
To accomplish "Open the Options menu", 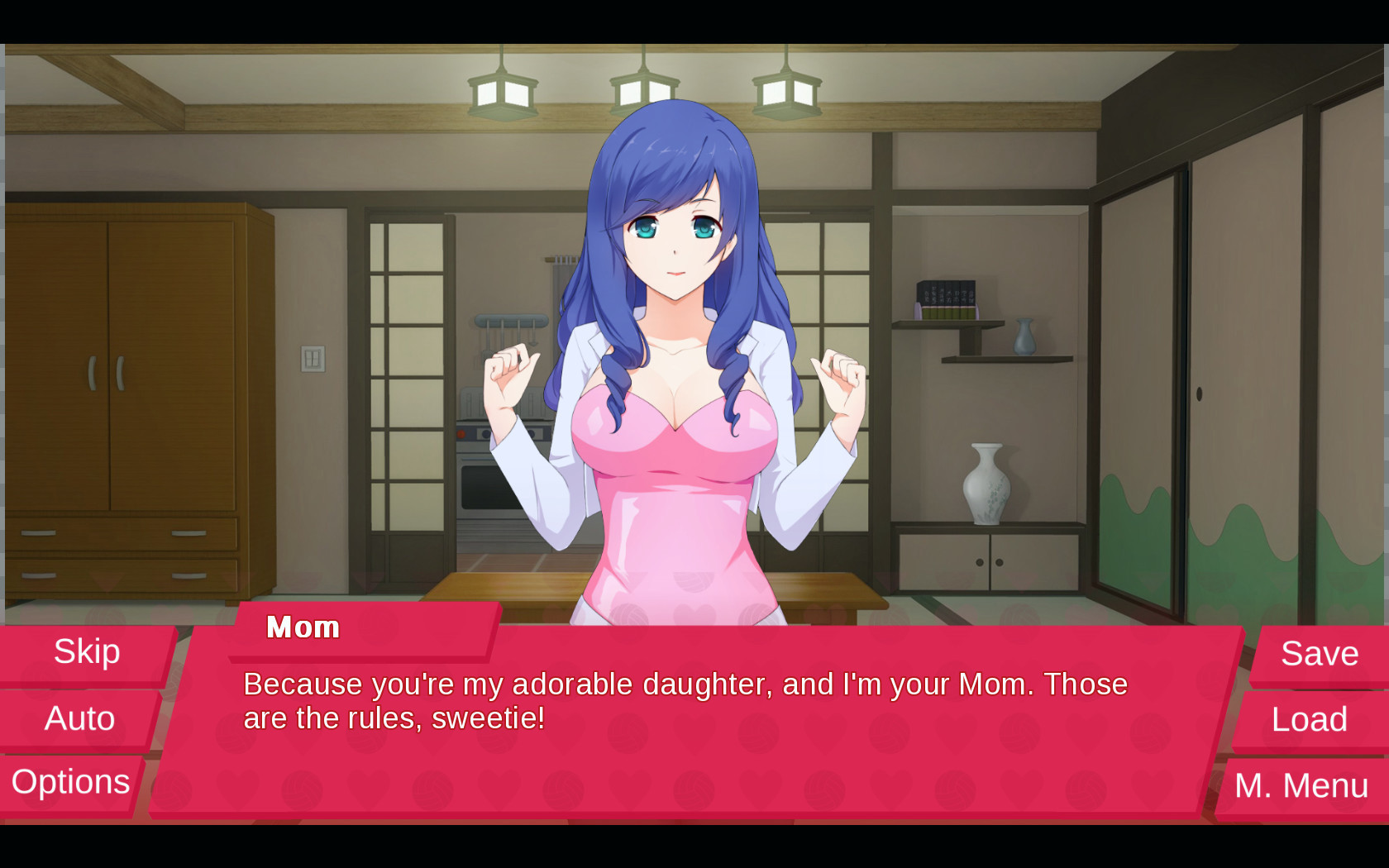I will (x=71, y=782).
